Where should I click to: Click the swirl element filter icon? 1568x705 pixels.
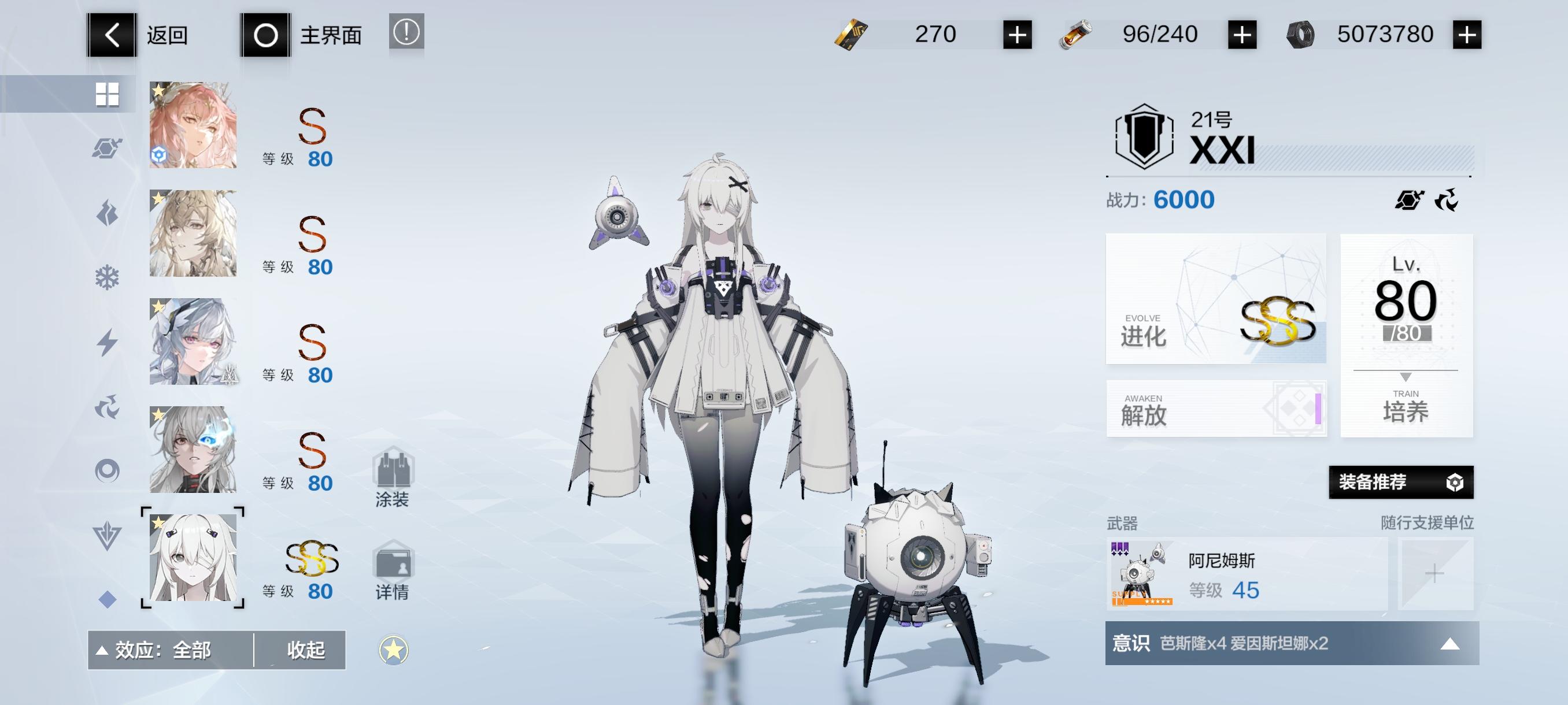[x=108, y=405]
